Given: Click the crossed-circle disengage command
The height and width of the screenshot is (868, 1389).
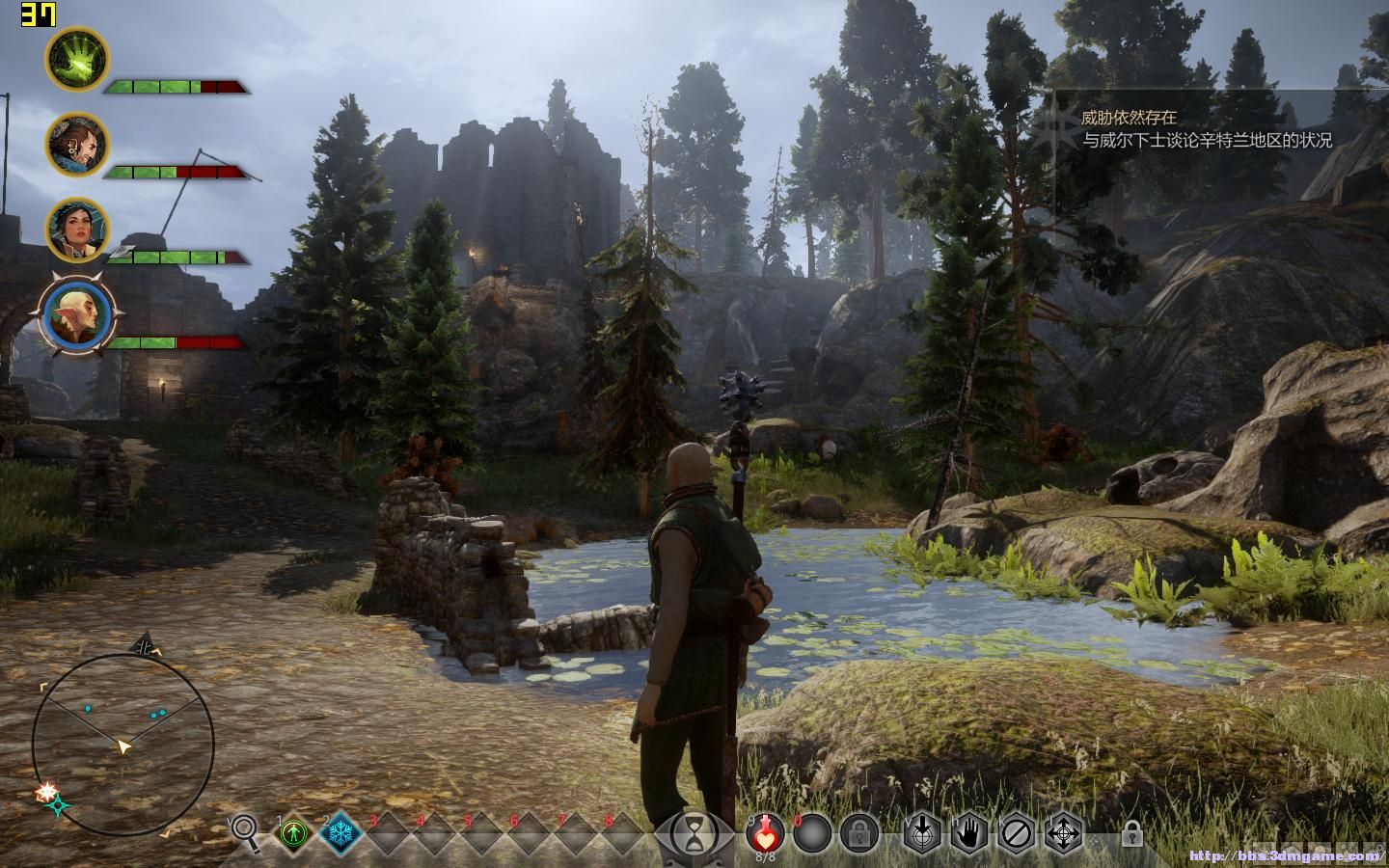Looking at the screenshot, I should [x=1017, y=833].
